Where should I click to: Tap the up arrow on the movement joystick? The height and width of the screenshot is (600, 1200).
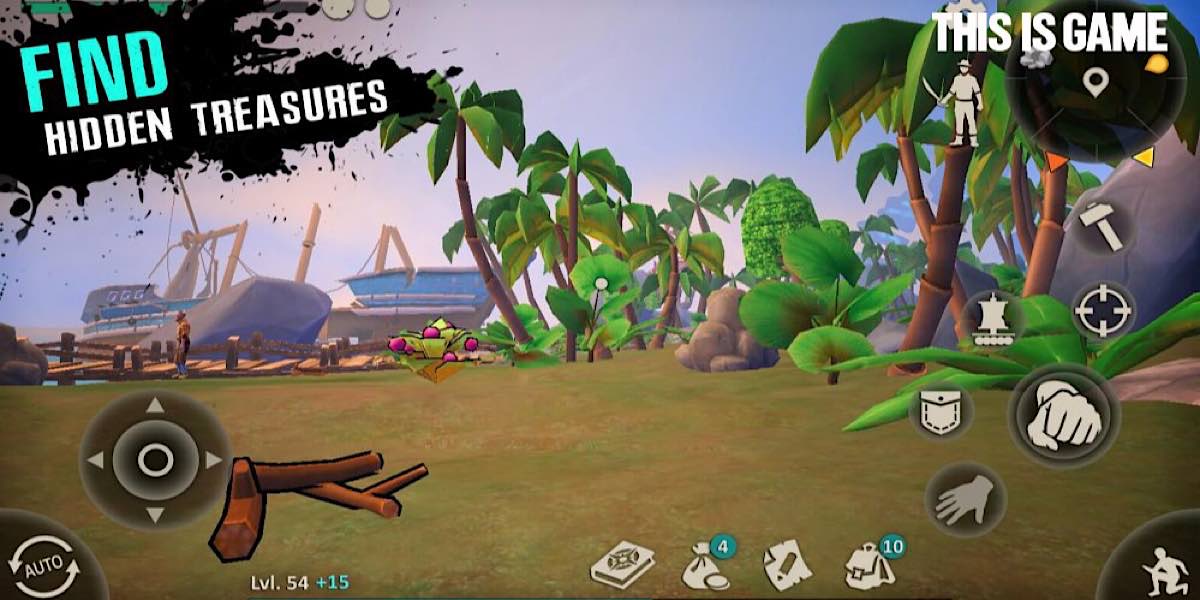(155, 405)
